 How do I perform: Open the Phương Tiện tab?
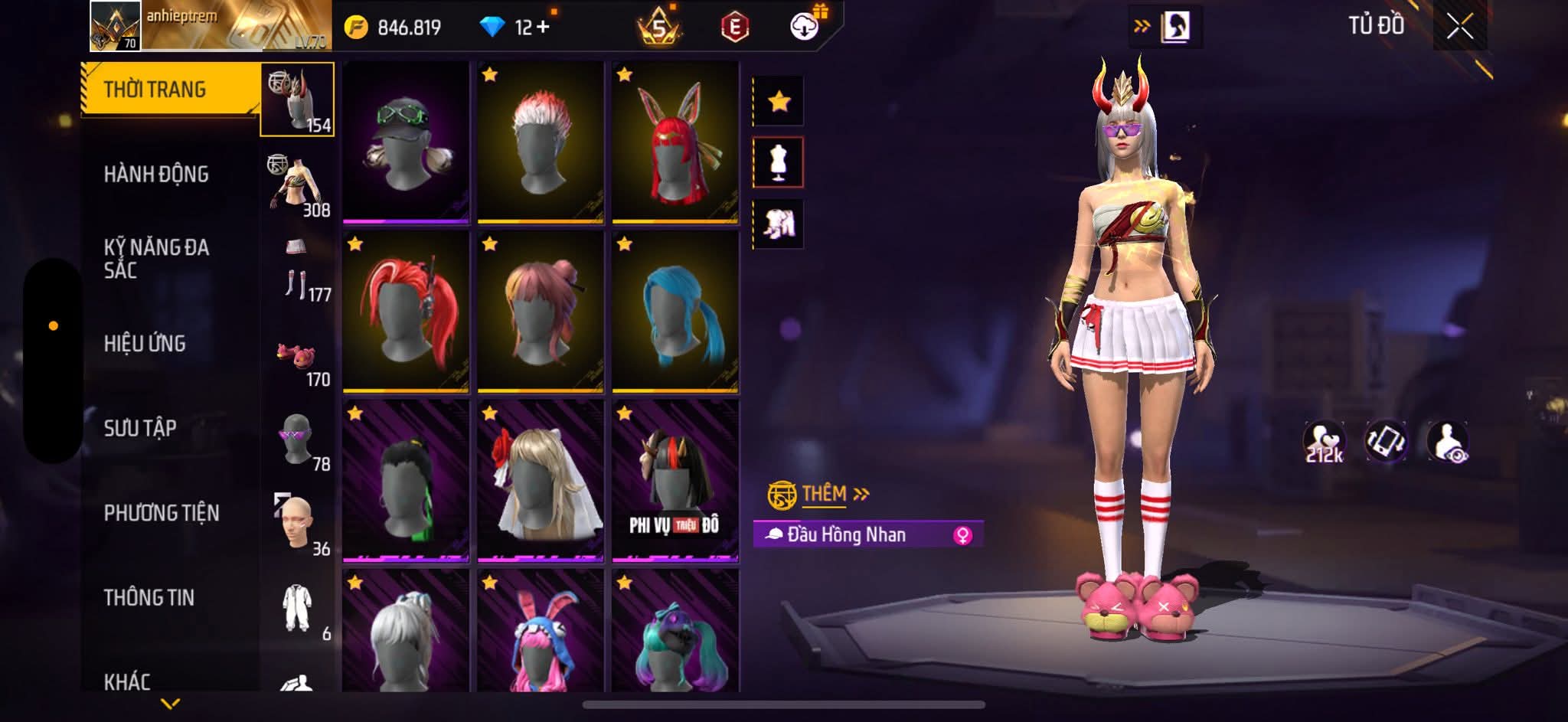click(162, 513)
